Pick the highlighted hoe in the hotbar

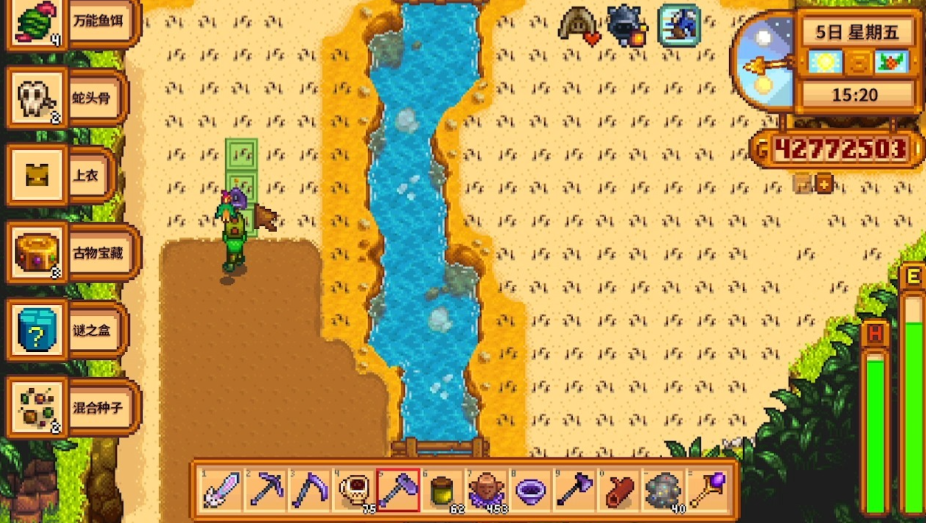point(397,490)
